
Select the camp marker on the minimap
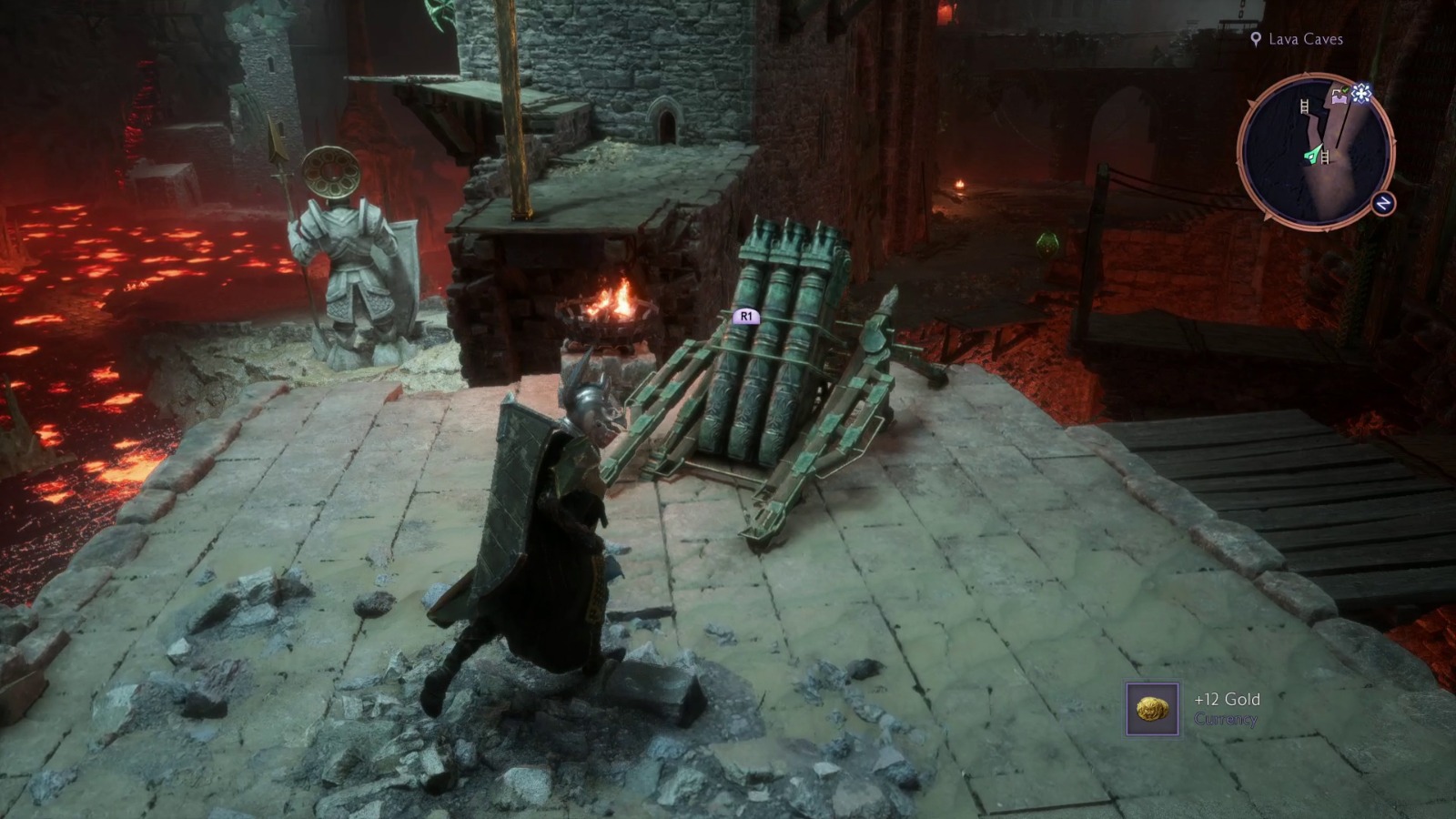tap(1339, 98)
